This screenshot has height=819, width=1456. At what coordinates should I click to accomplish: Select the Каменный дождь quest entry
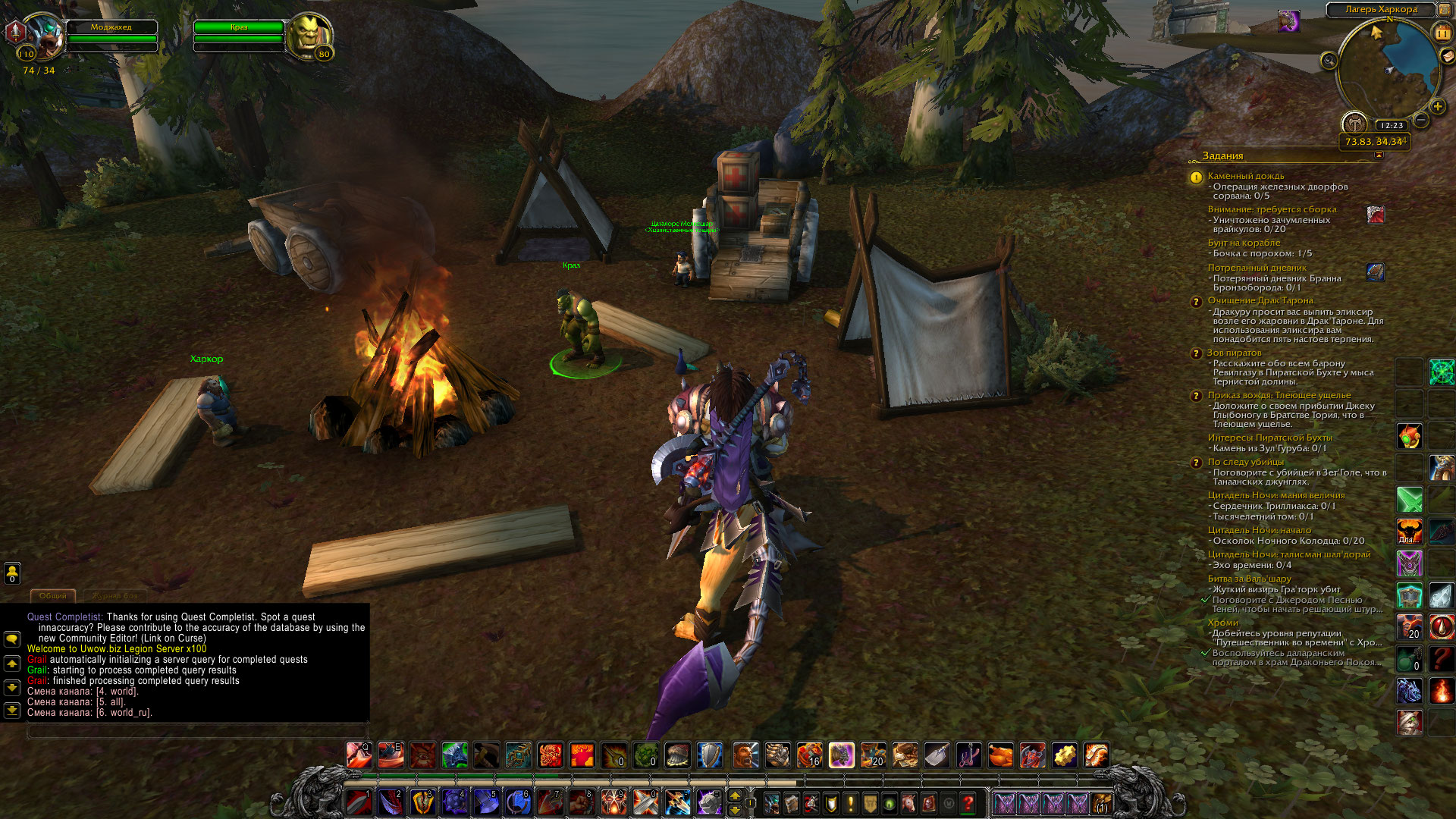point(1245,176)
